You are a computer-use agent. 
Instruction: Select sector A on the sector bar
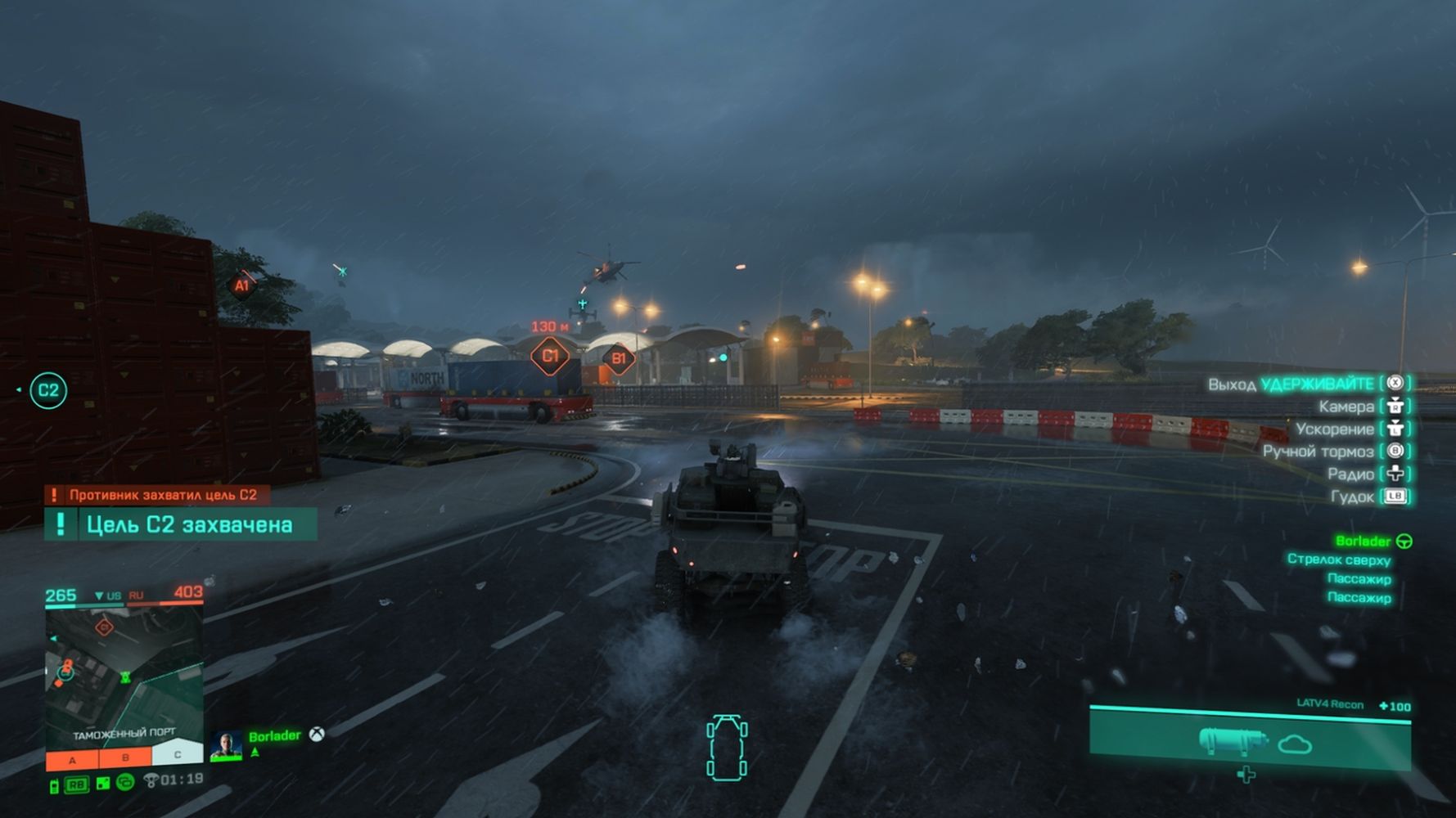[x=72, y=760]
